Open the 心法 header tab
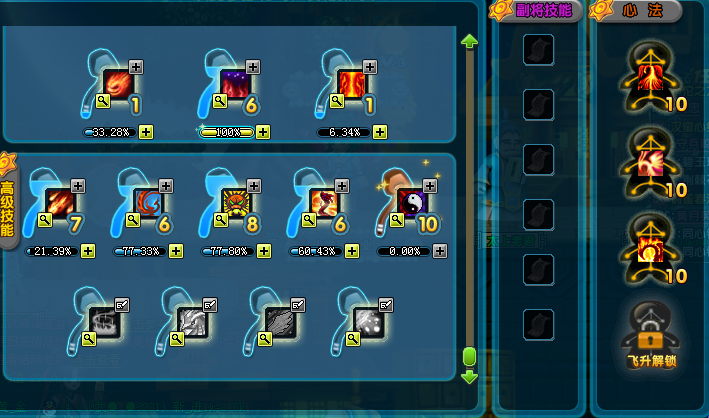The width and height of the screenshot is (709, 418). pos(641,11)
